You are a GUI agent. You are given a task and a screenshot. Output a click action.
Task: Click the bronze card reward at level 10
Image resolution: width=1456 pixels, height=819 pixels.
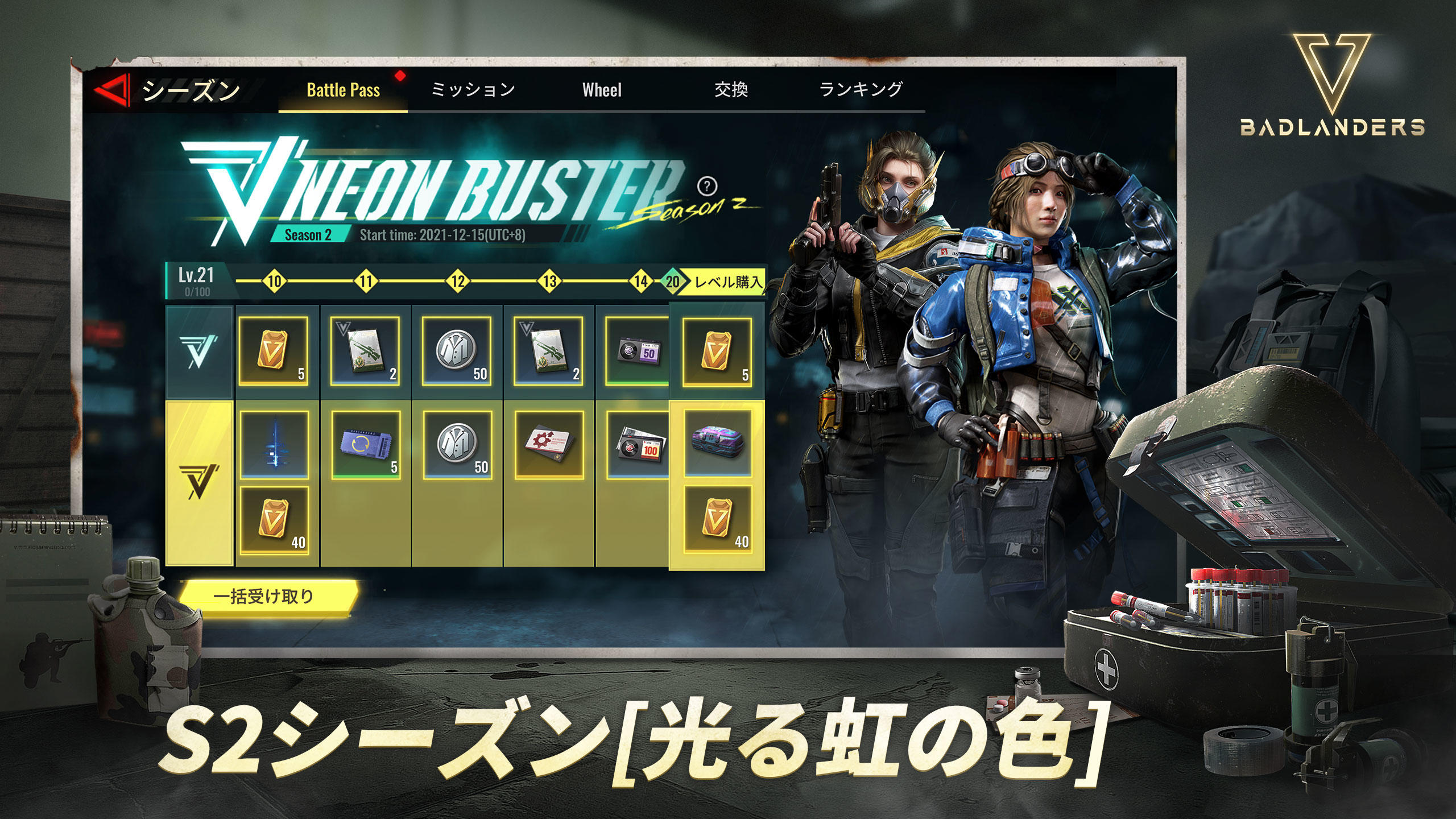(x=274, y=351)
